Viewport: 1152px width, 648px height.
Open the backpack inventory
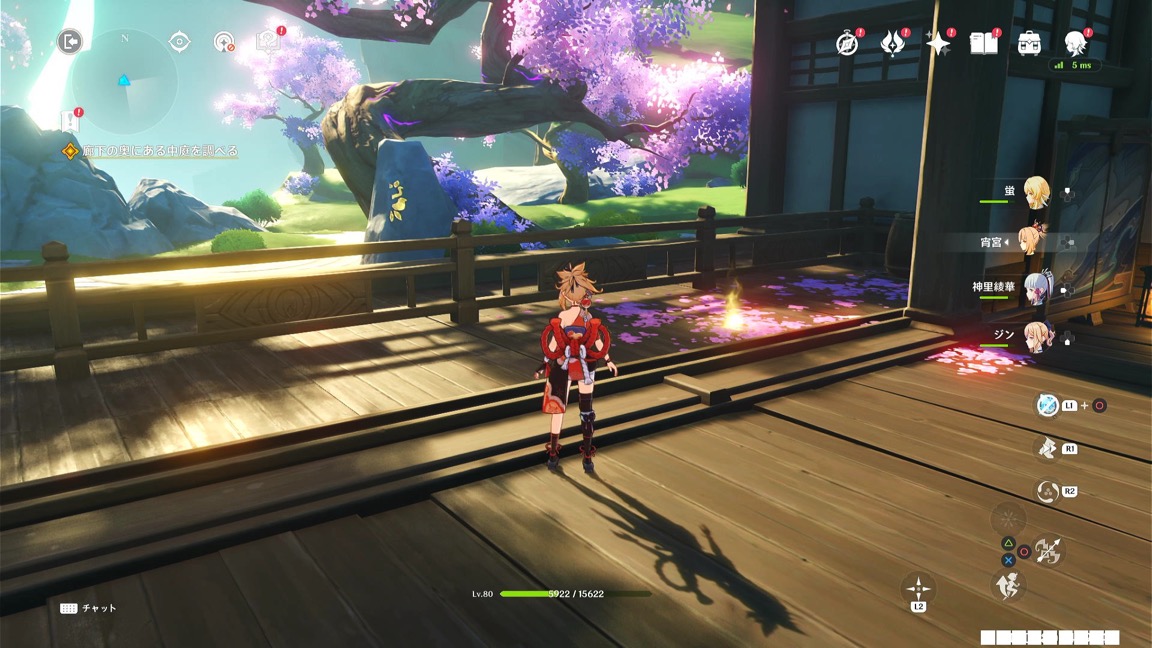(x=1029, y=44)
